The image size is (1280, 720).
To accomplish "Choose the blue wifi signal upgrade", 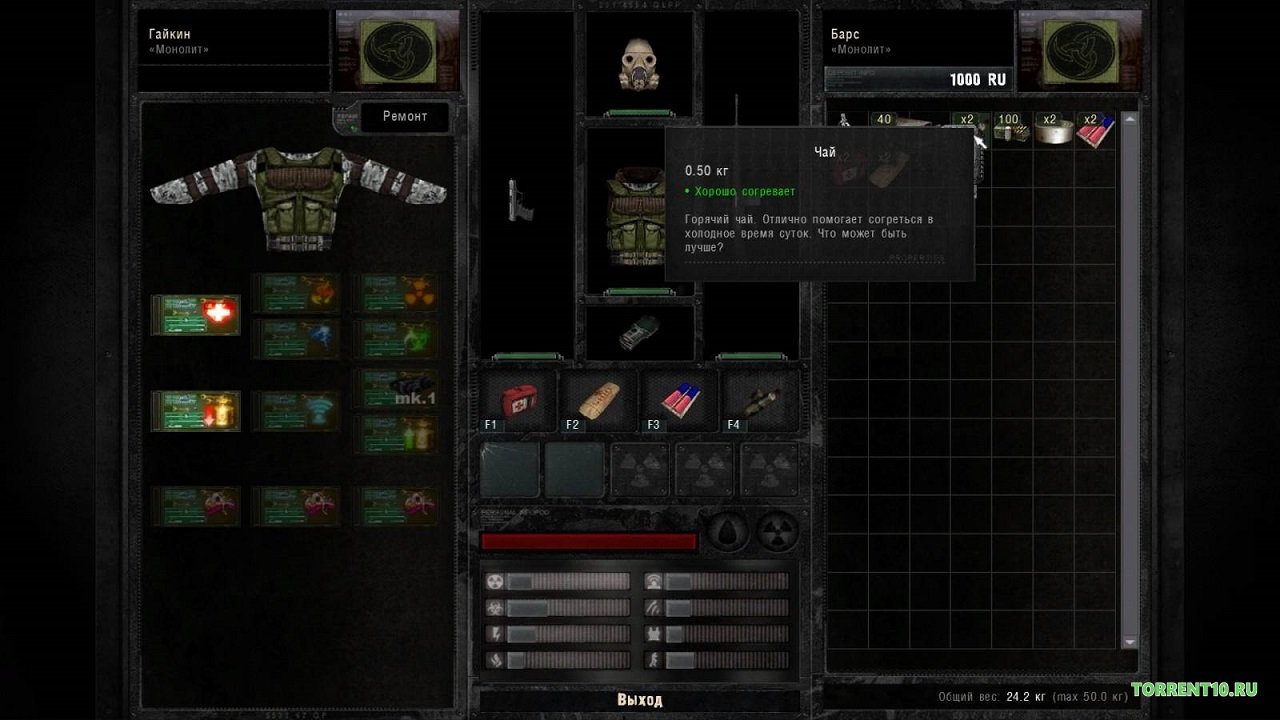I will tap(296, 410).
